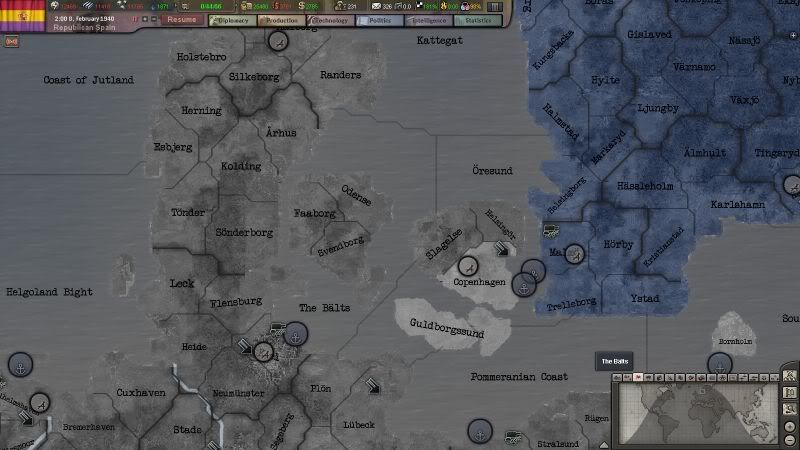This screenshot has height=450, width=800.
Task: Switch to the Technology tab
Action: pos(329,19)
